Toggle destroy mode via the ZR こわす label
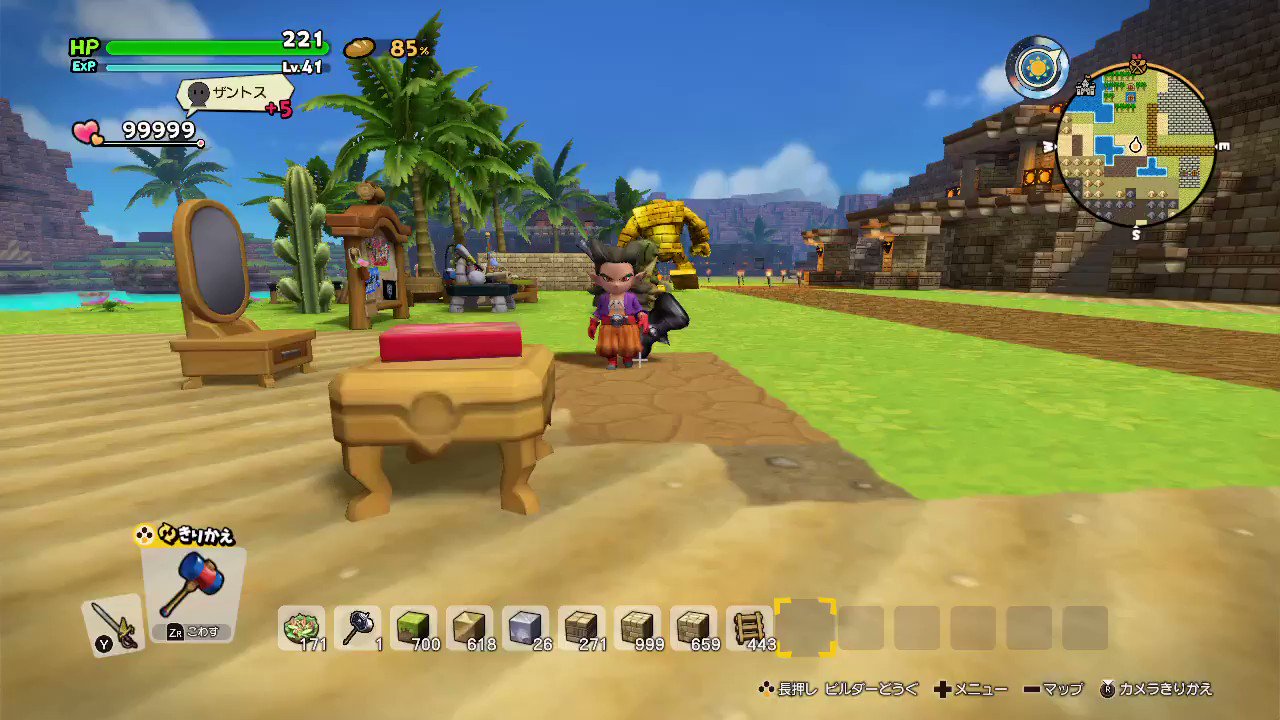The height and width of the screenshot is (720, 1280). (192, 632)
